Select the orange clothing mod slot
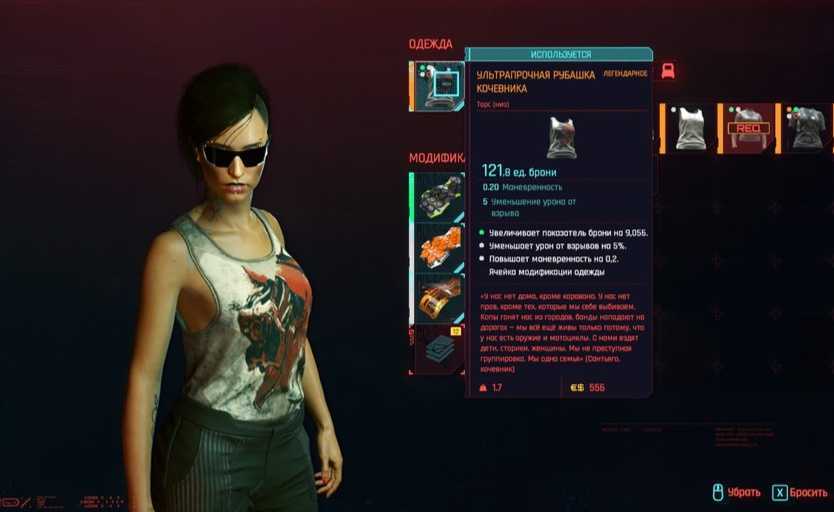Viewport: 834px width, 512px height. (x=439, y=247)
